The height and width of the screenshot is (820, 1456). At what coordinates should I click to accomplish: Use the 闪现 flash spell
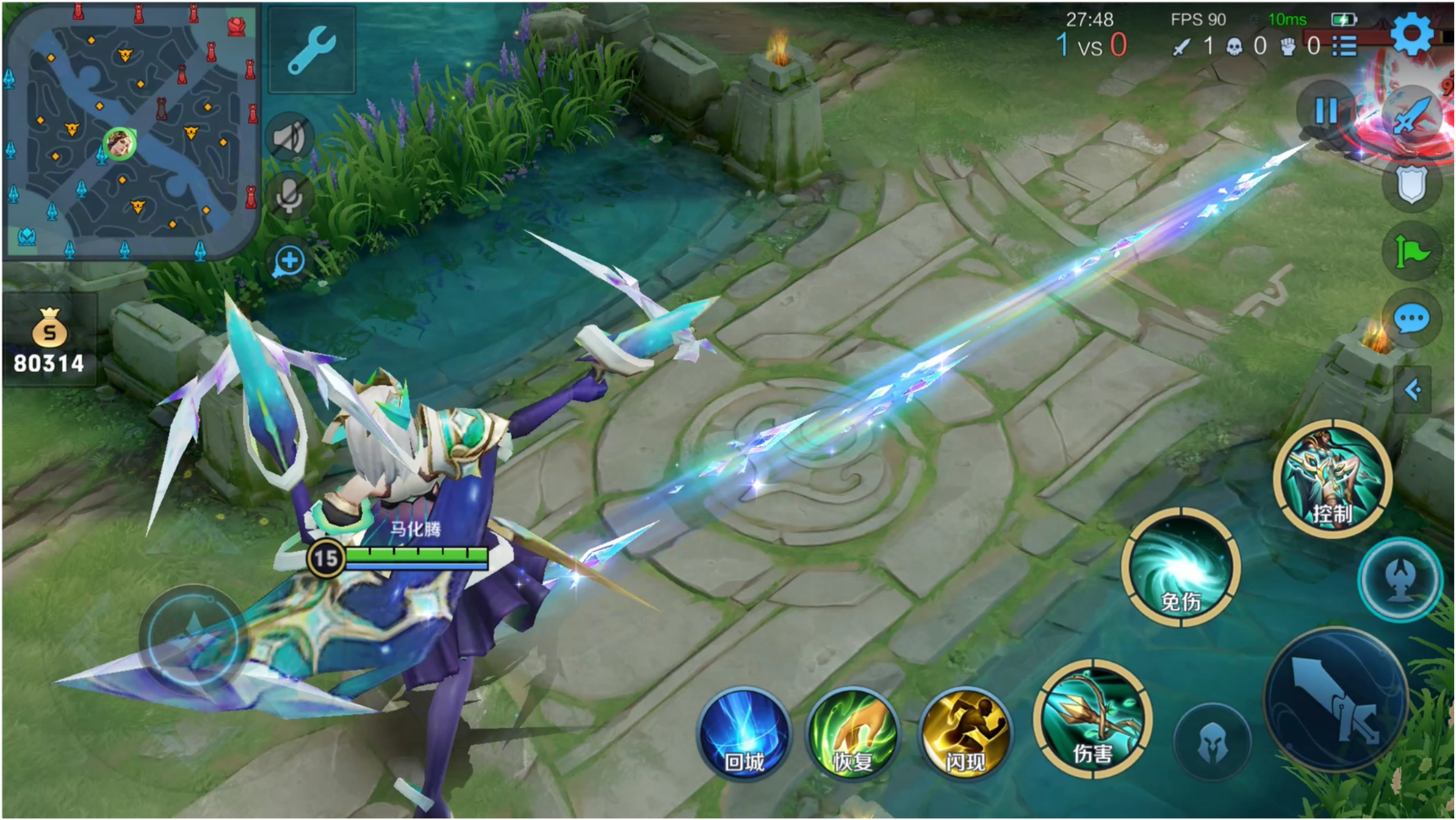966,734
